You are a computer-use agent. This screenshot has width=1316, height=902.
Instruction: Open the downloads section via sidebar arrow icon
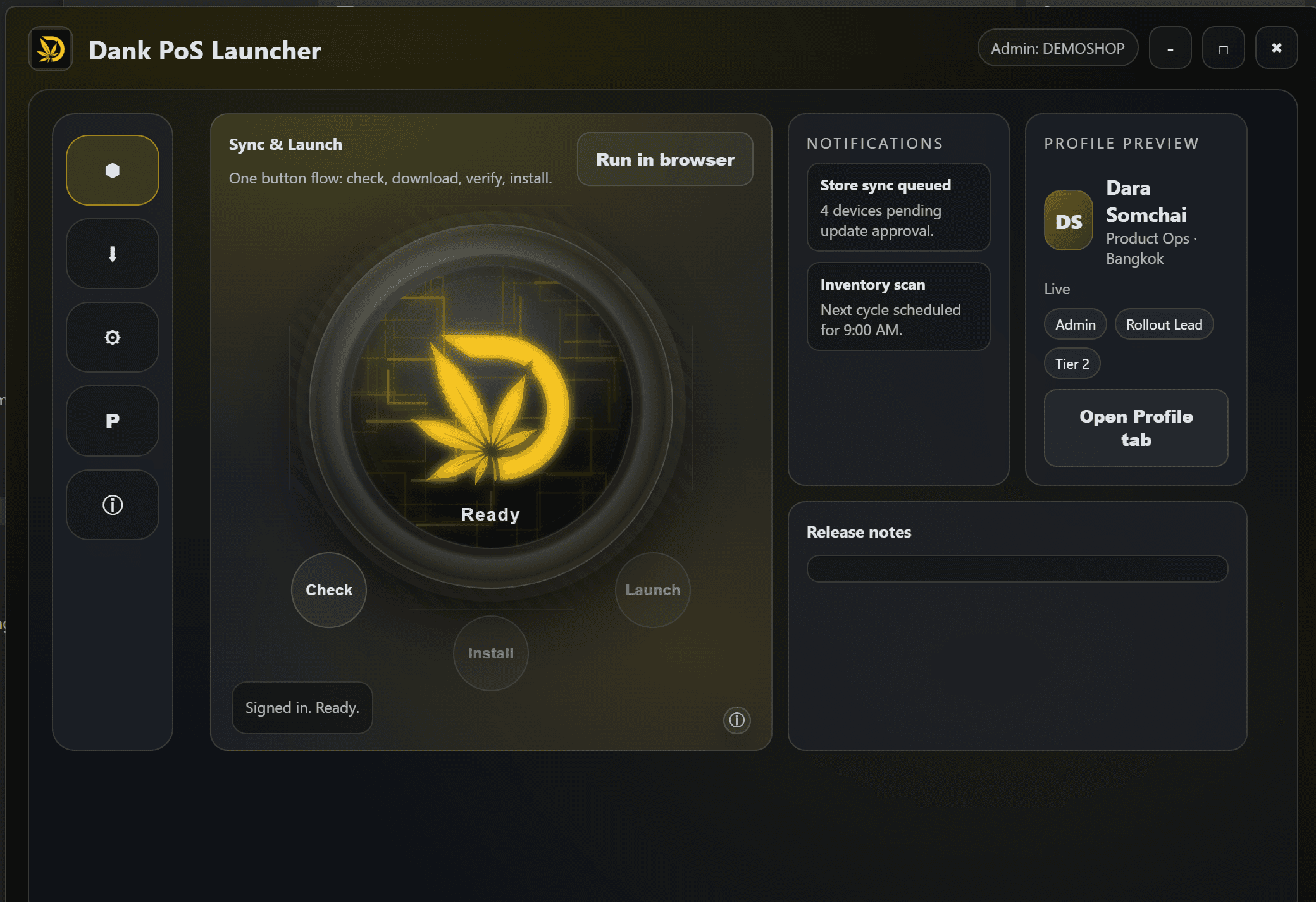pyautogui.click(x=112, y=253)
